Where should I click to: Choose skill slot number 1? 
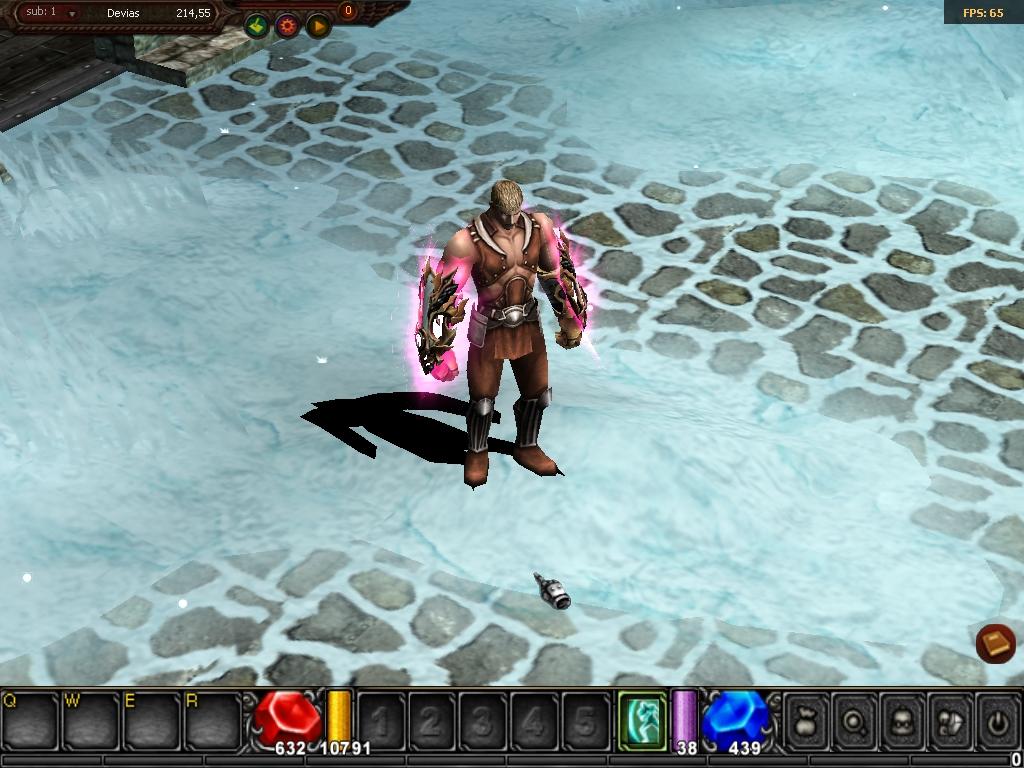pyautogui.click(x=381, y=720)
